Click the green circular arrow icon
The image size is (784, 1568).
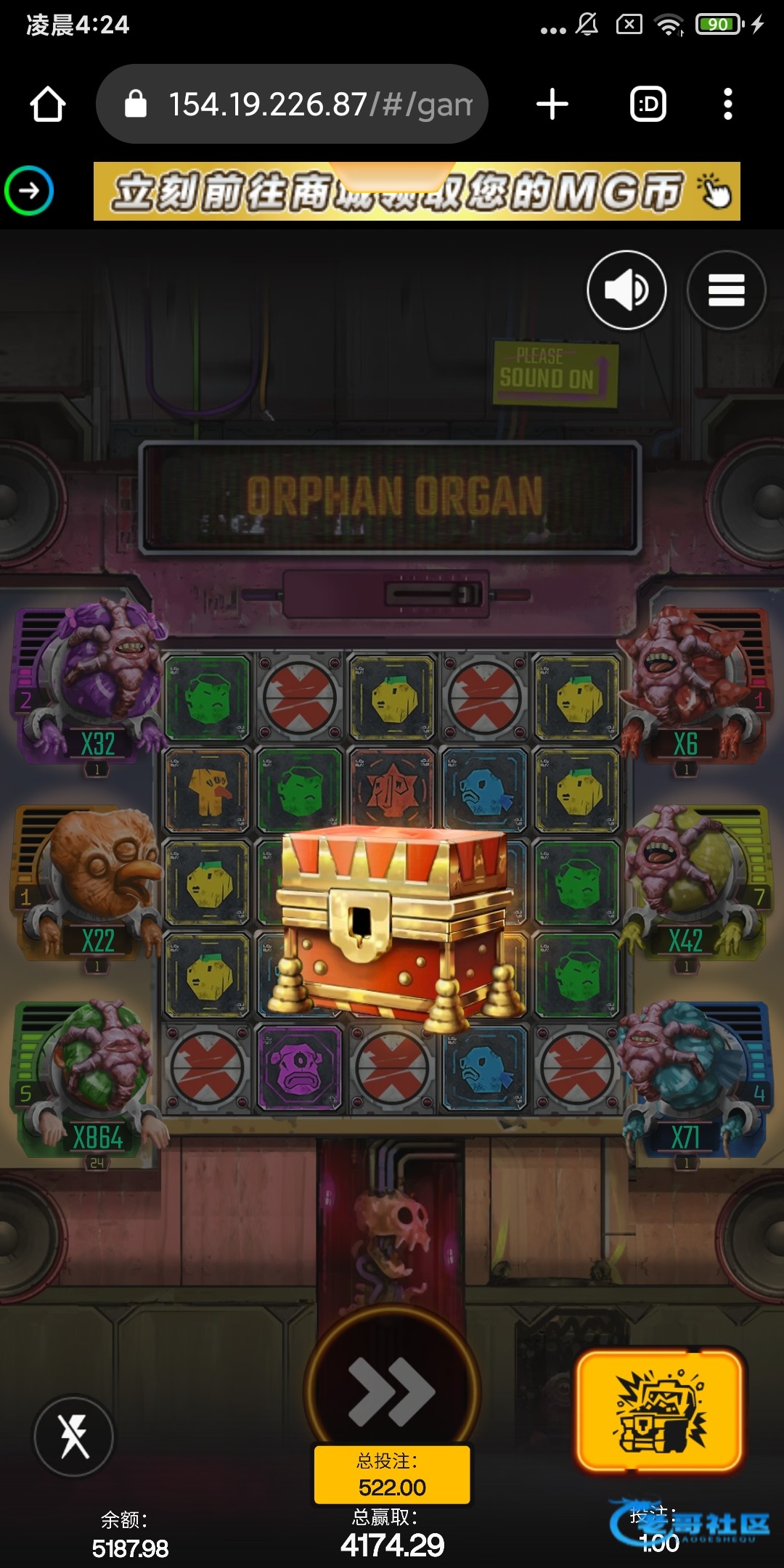pos(29,191)
